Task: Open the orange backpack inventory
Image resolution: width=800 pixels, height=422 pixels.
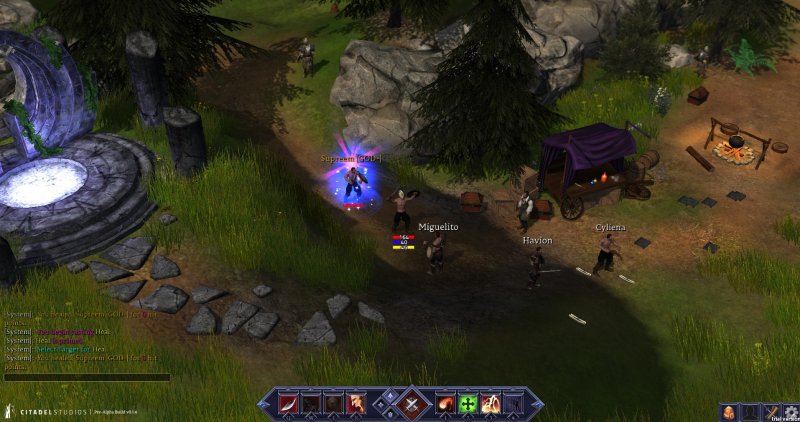Action: (730, 411)
